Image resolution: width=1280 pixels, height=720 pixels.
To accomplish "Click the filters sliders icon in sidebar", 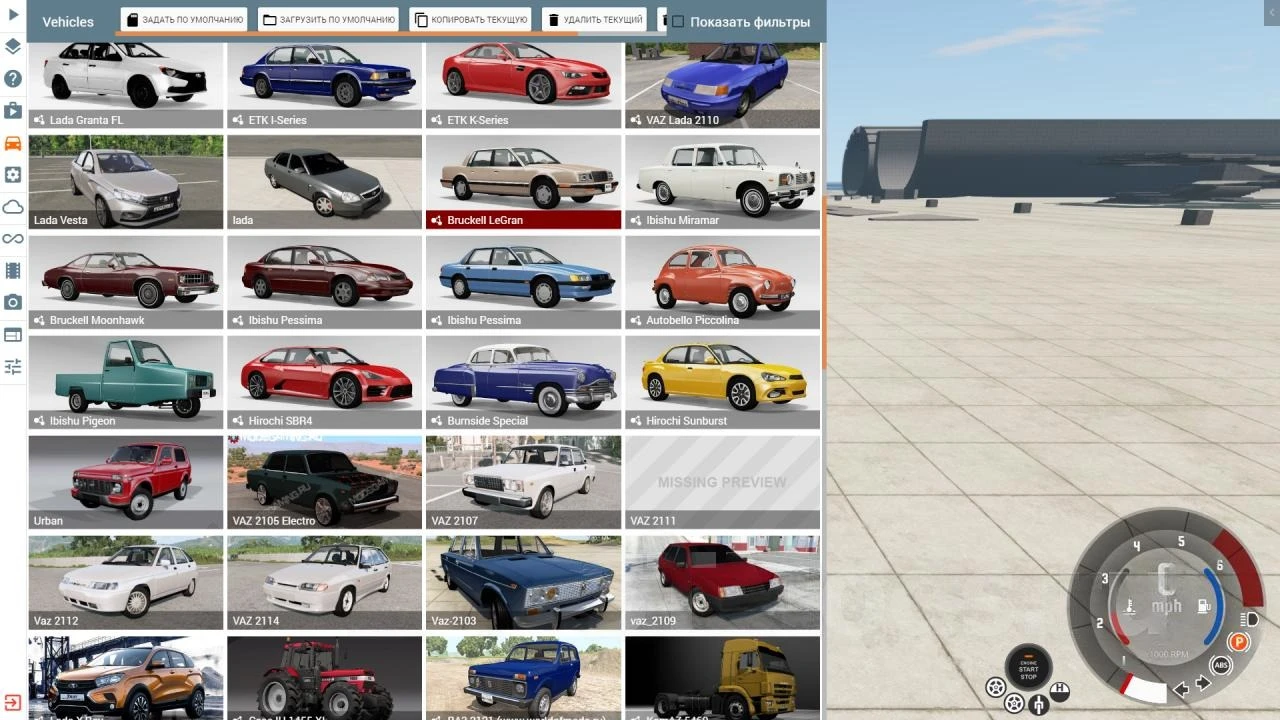I will point(13,366).
